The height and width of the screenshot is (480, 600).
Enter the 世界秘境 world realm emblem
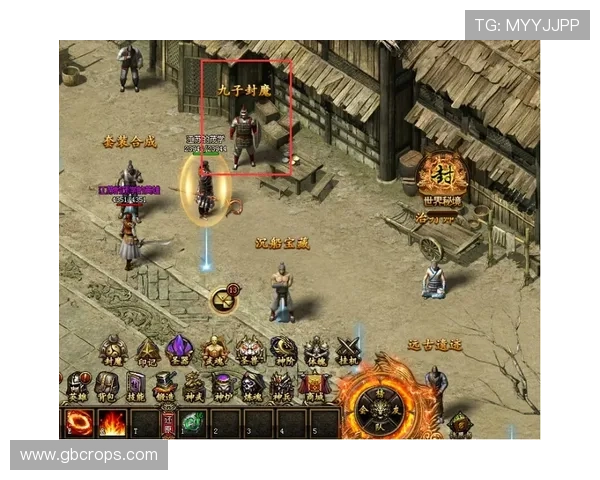pyautogui.click(x=442, y=176)
